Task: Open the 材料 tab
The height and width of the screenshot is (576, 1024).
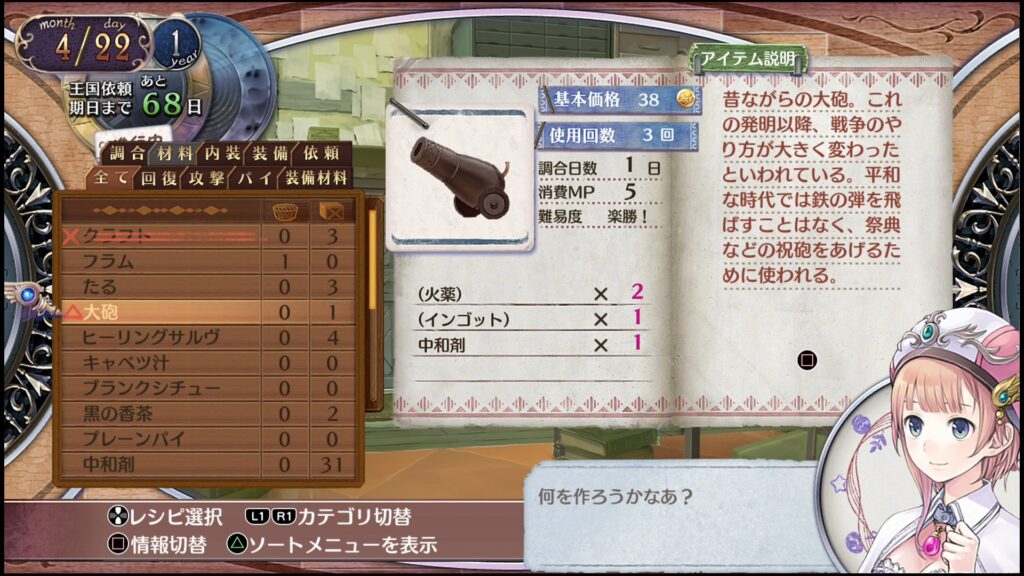Action: [x=175, y=153]
